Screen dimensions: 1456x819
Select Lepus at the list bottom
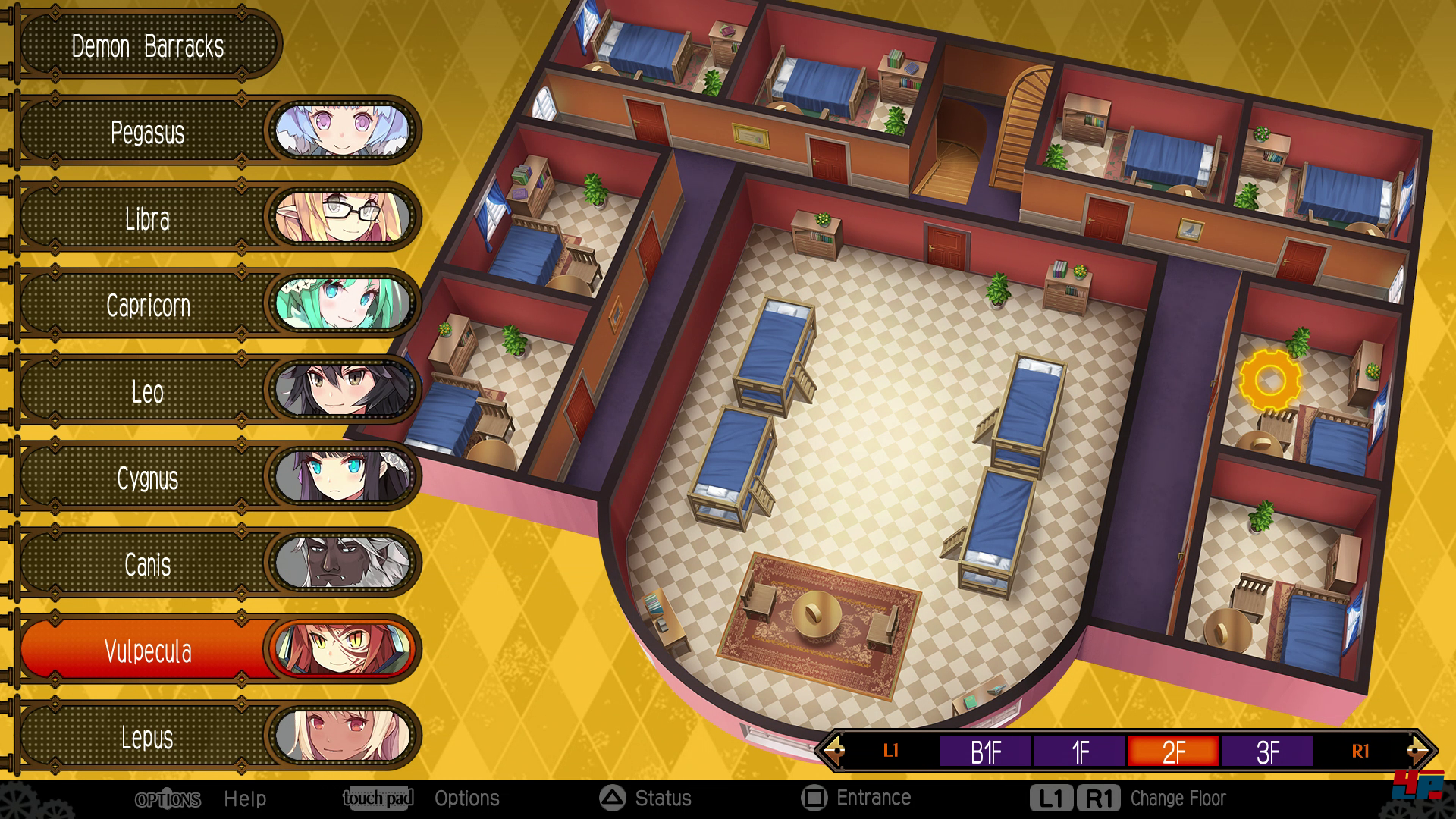click(148, 738)
